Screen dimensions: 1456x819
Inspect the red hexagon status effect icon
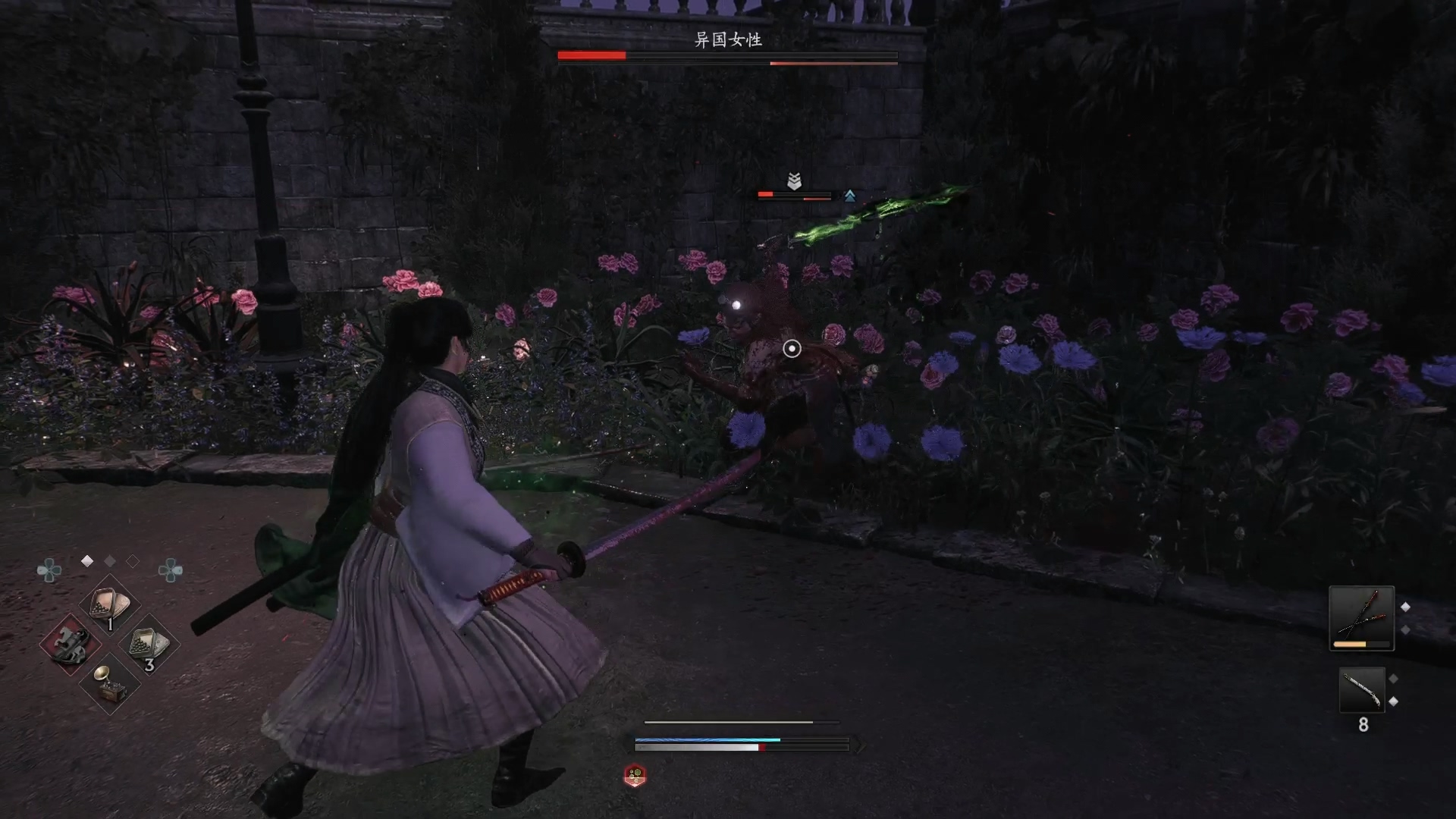[x=635, y=775]
